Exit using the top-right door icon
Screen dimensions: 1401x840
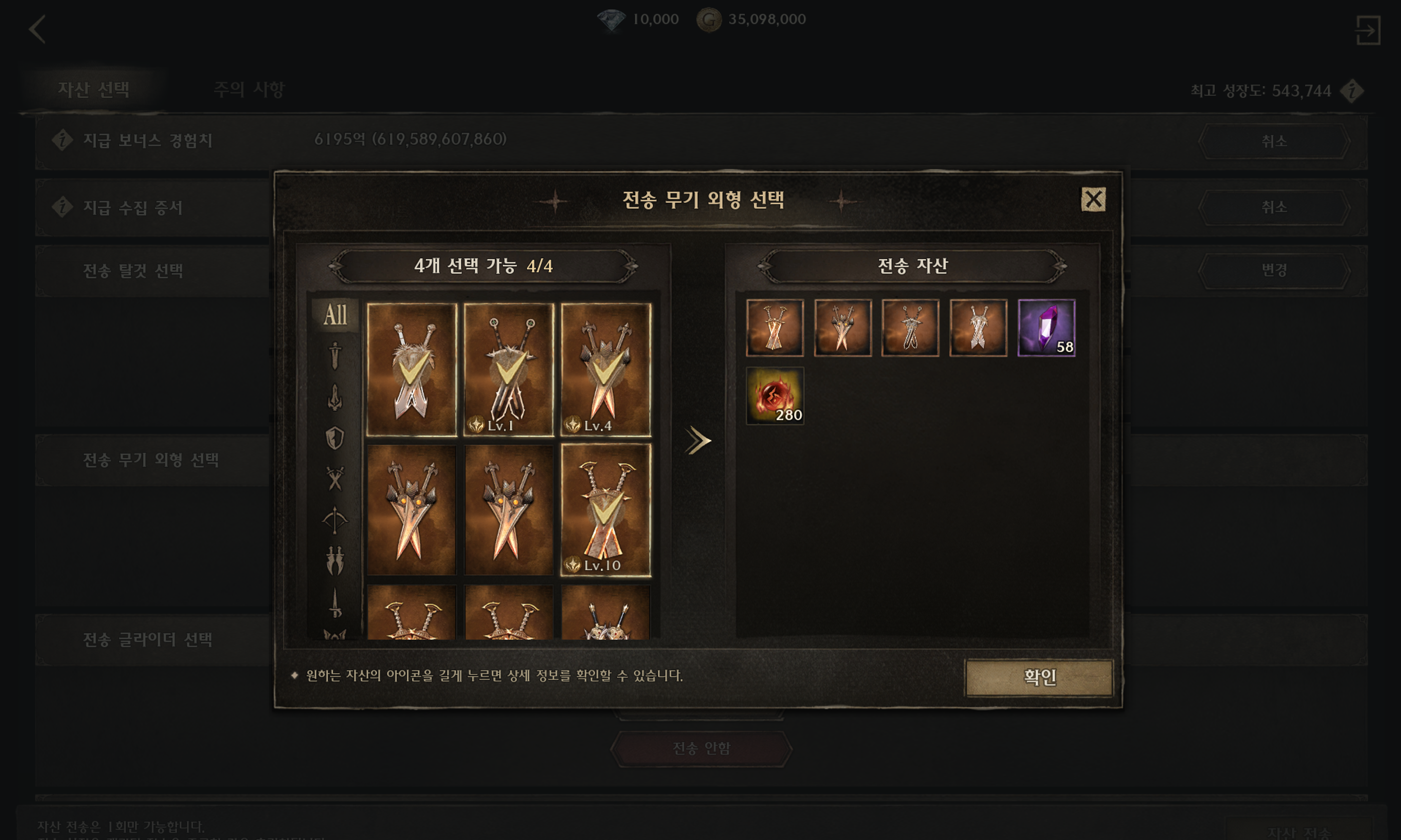tap(1367, 30)
